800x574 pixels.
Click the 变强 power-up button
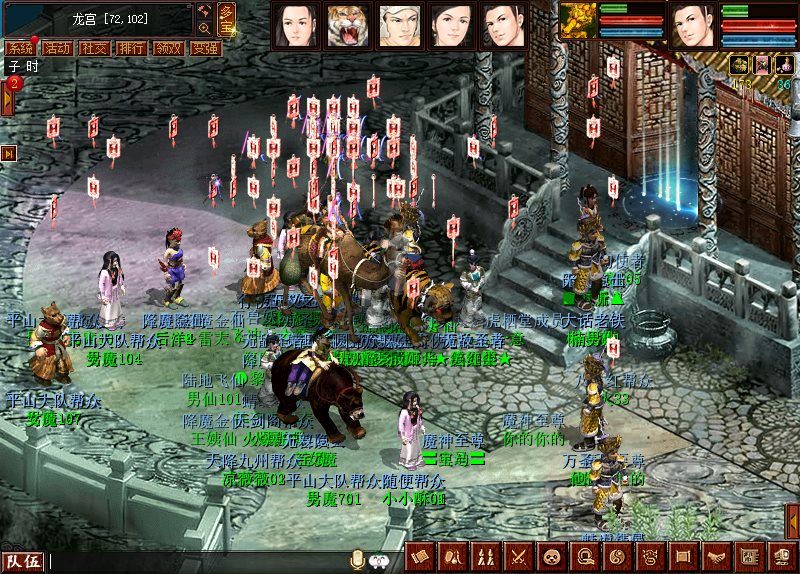(205, 47)
